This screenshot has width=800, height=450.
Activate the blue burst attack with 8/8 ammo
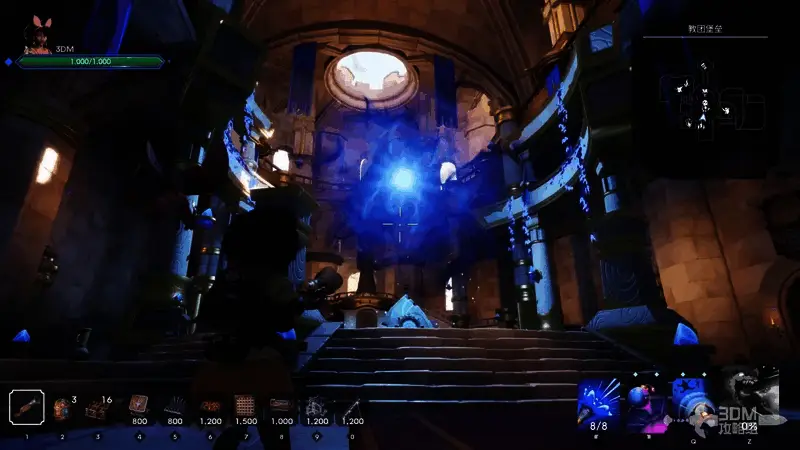point(600,402)
